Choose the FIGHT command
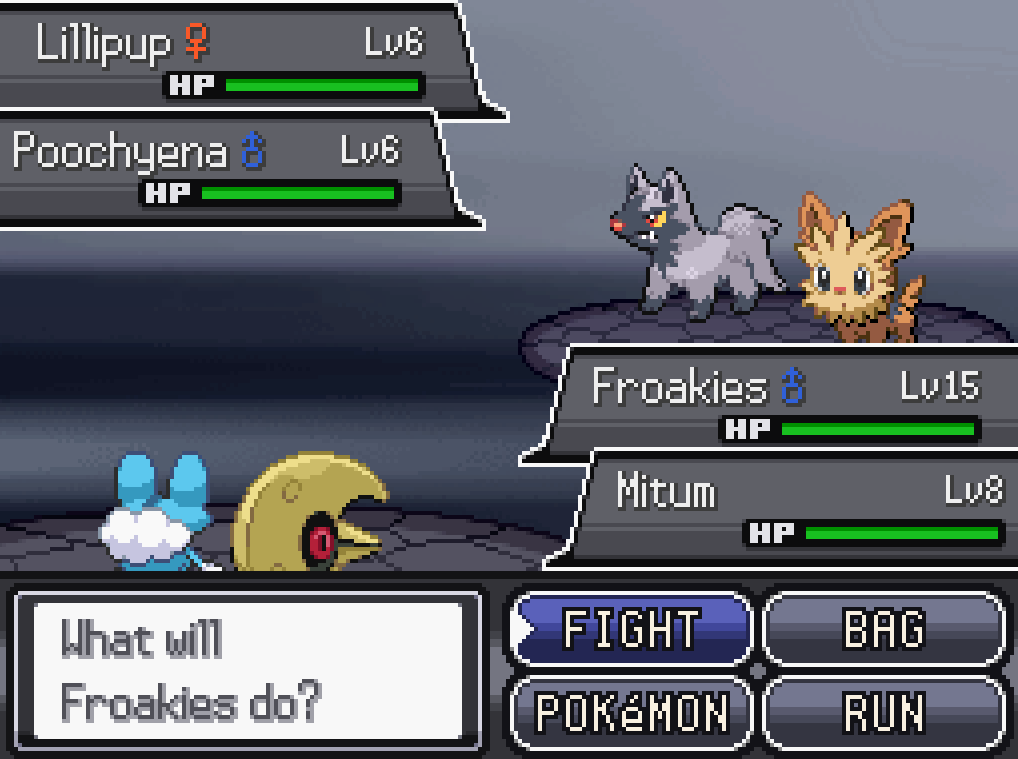The height and width of the screenshot is (759, 1018). (x=630, y=629)
